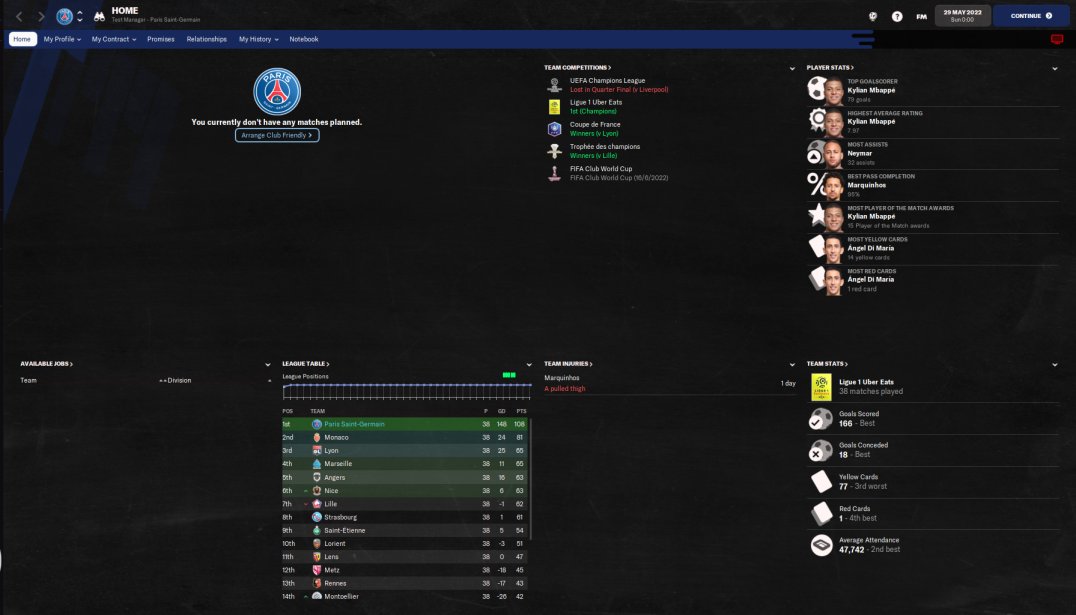This screenshot has height=615, width=1076.
Task: Open the My Contract dropdown
Action: click(112, 39)
